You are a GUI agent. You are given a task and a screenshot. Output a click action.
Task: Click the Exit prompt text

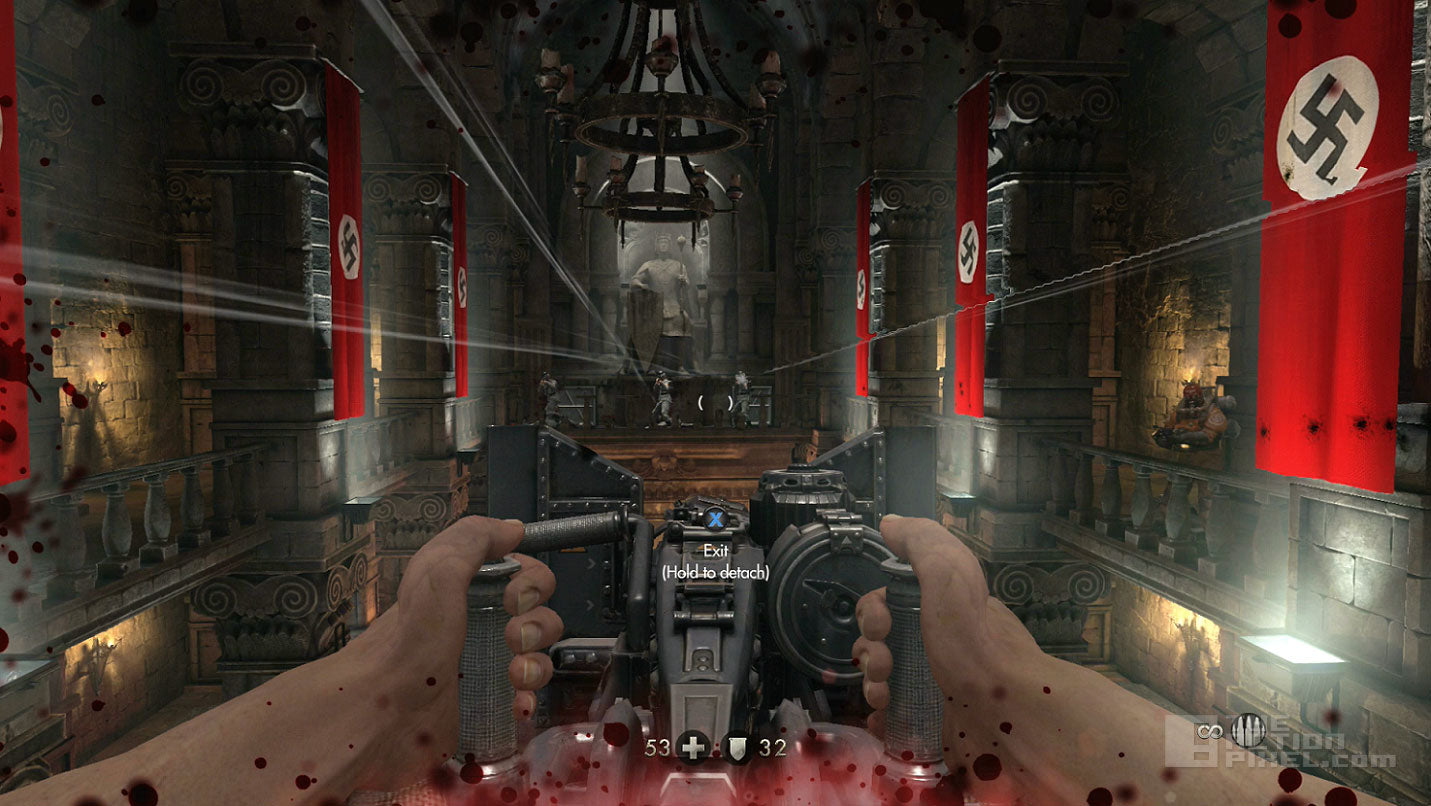point(716,549)
